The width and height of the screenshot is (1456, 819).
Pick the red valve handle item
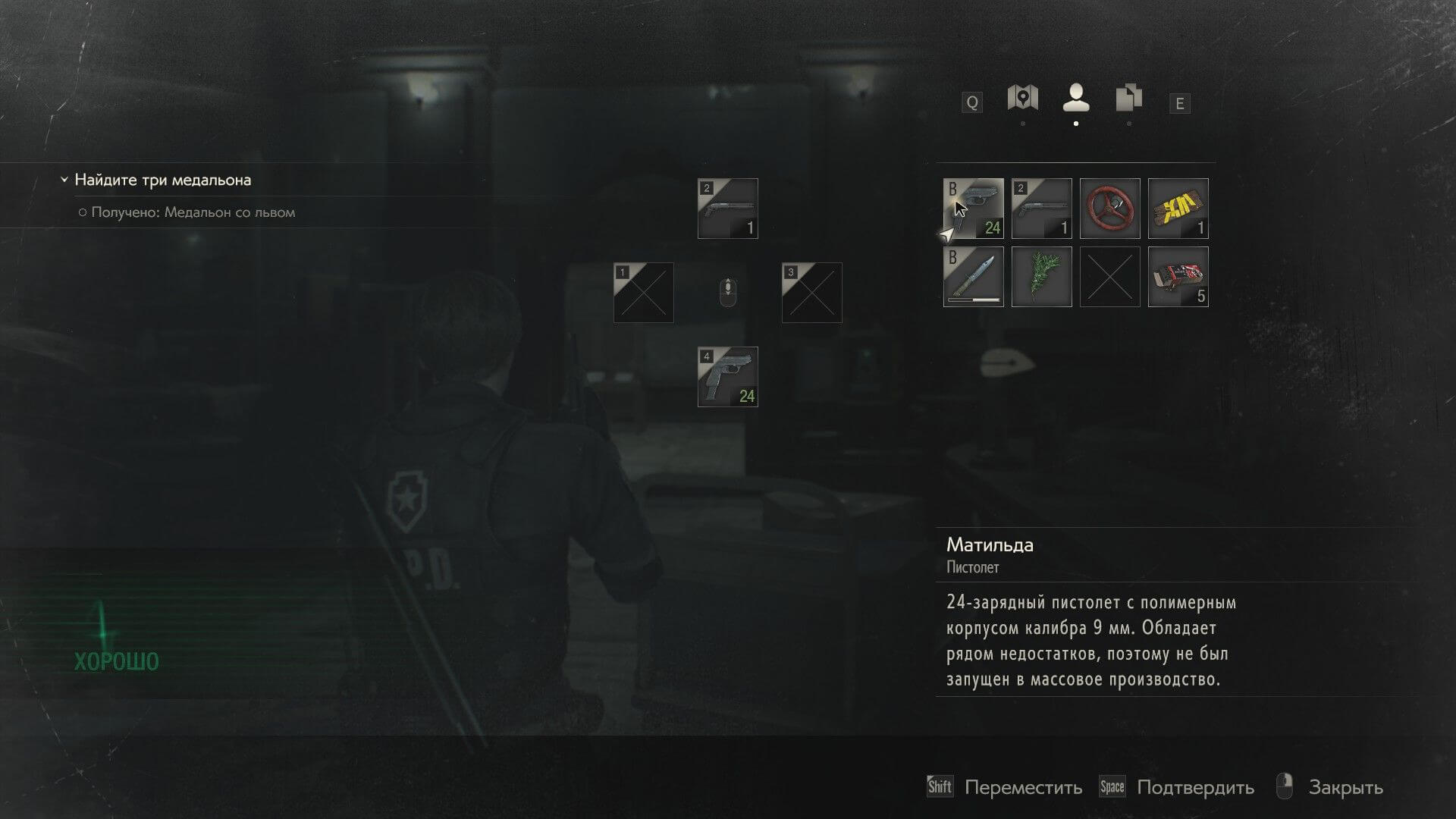pos(1109,209)
